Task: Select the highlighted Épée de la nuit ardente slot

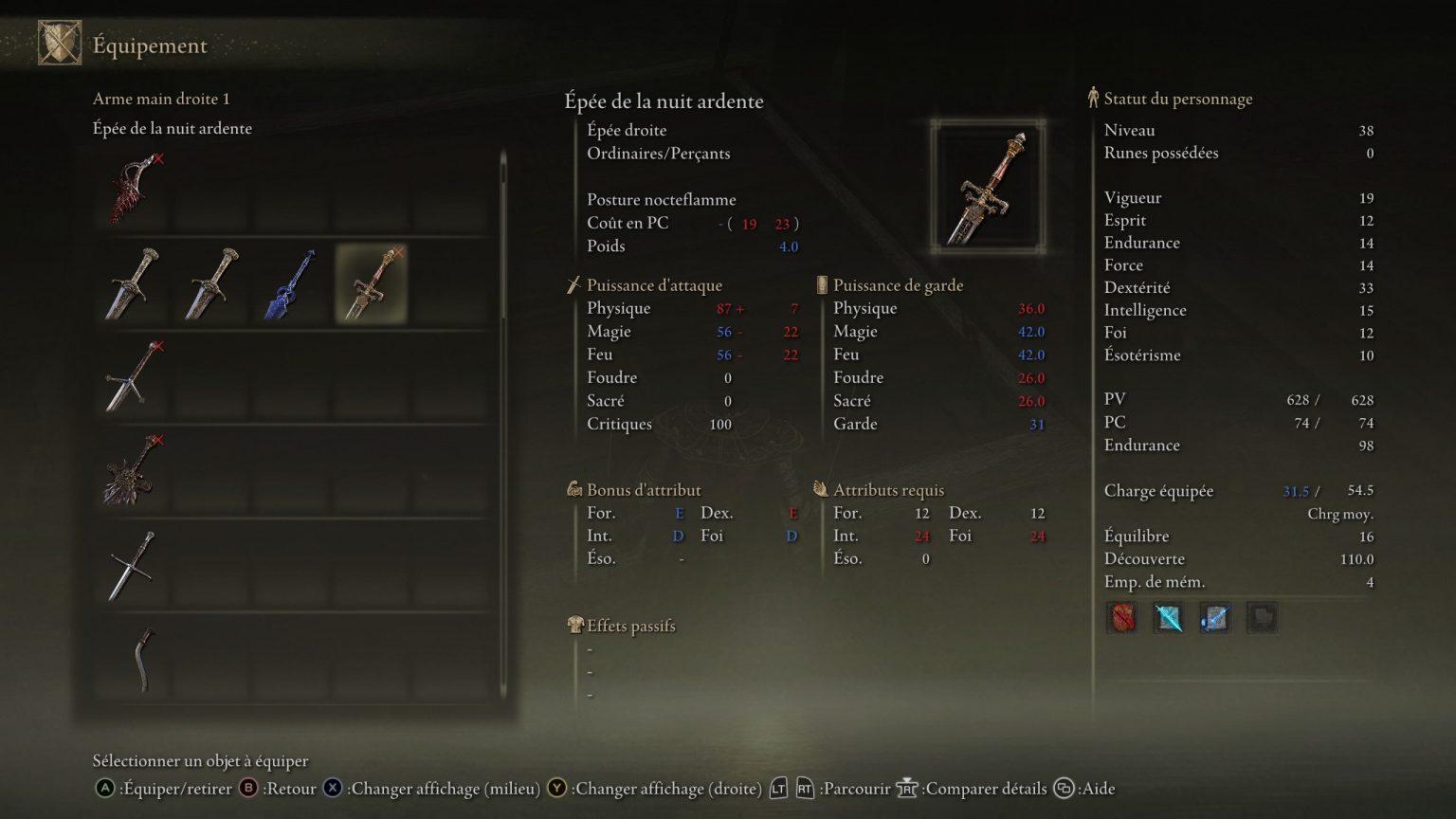Action: pyautogui.click(x=370, y=284)
